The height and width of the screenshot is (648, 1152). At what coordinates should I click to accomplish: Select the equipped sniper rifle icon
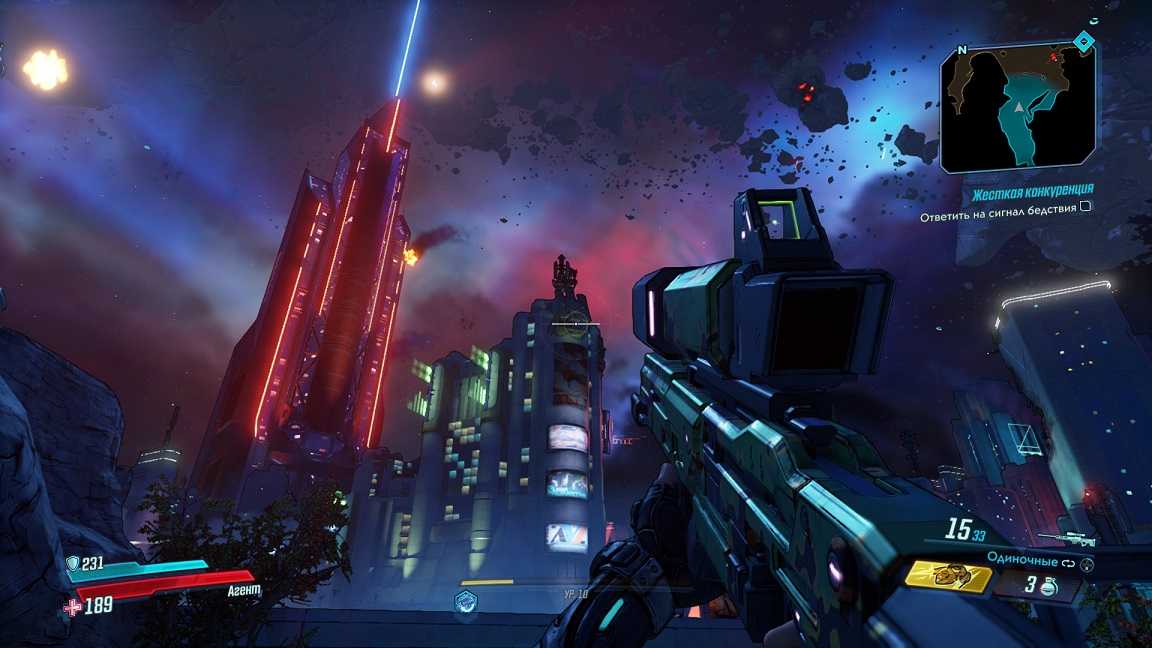point(1066,539)
